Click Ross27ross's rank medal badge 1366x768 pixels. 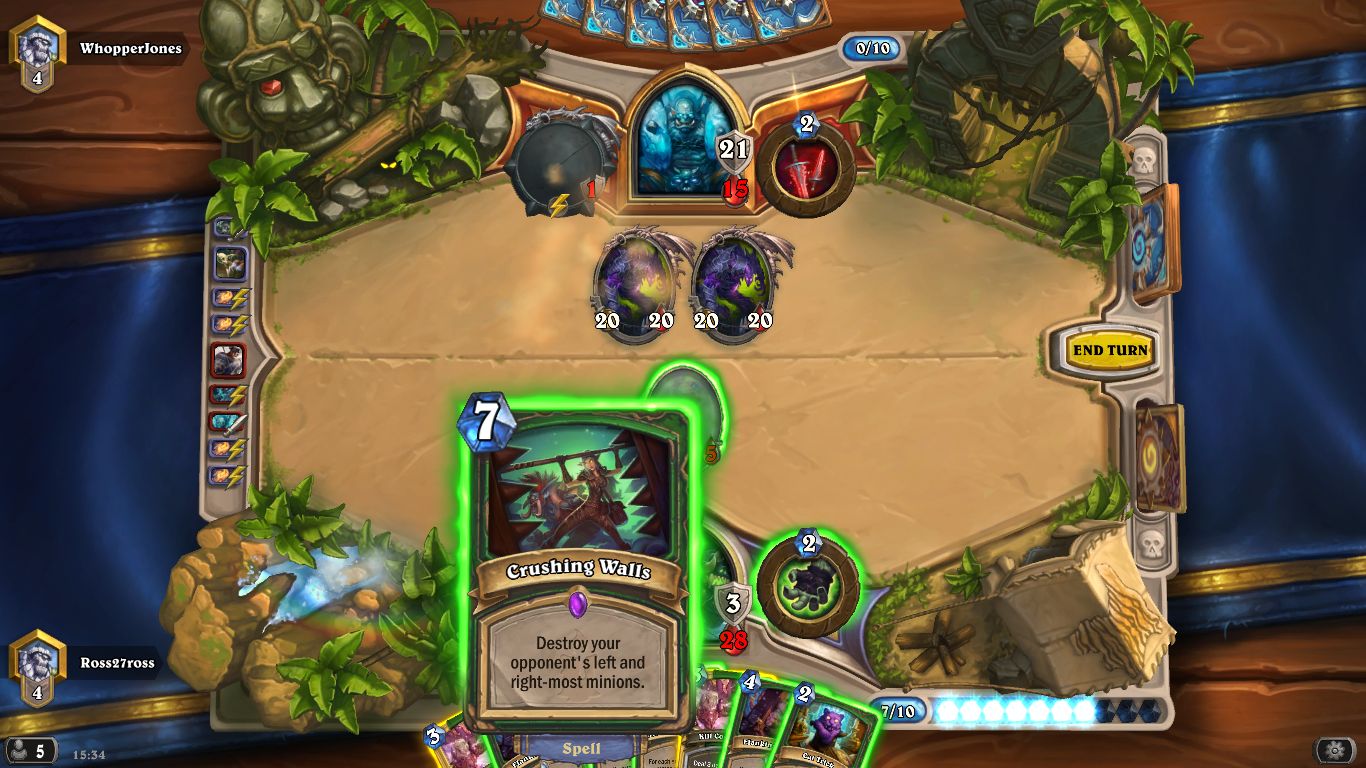(x=37, y=660)
